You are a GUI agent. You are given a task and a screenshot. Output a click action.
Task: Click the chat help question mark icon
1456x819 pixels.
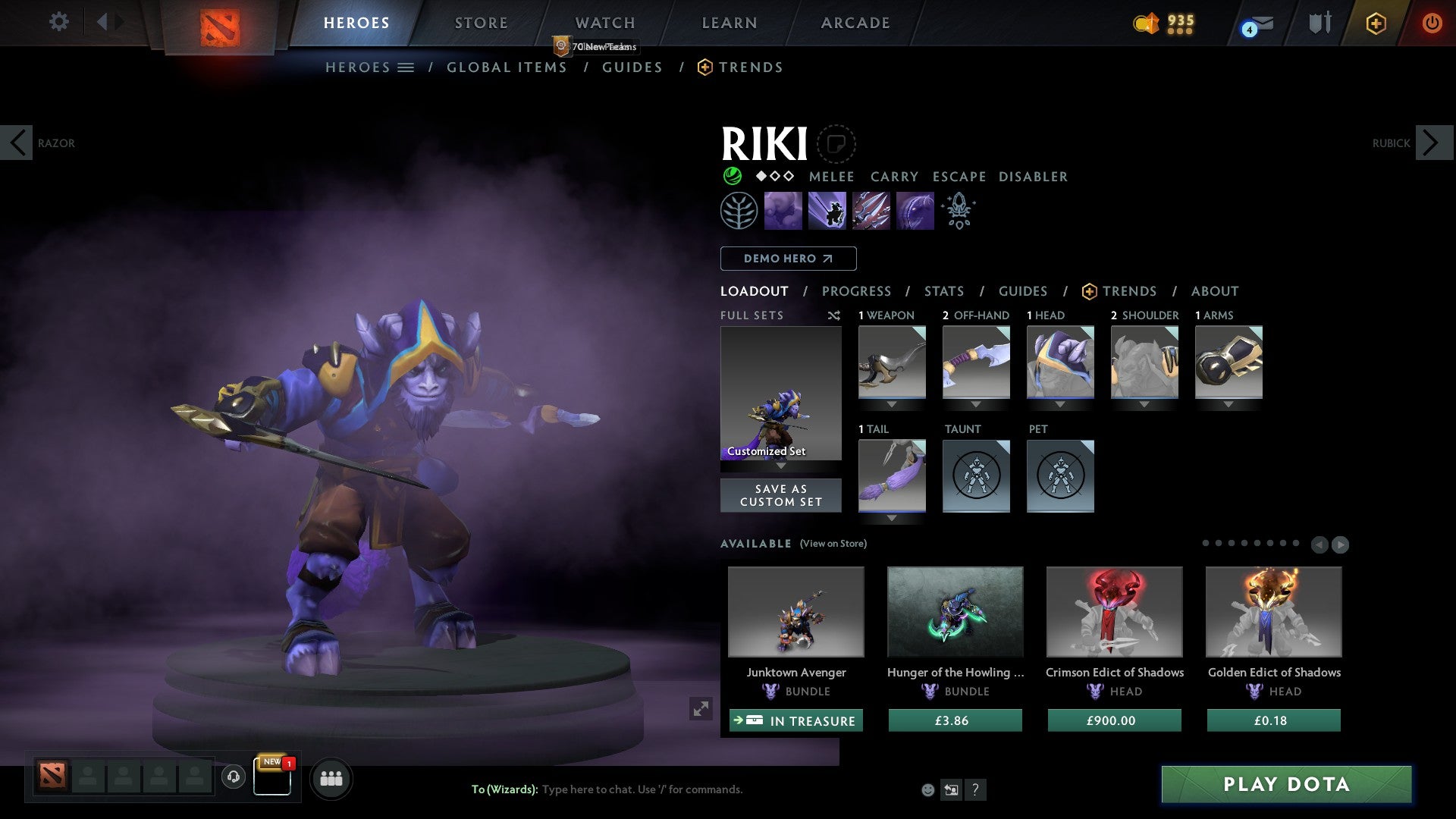click(976, 790)
